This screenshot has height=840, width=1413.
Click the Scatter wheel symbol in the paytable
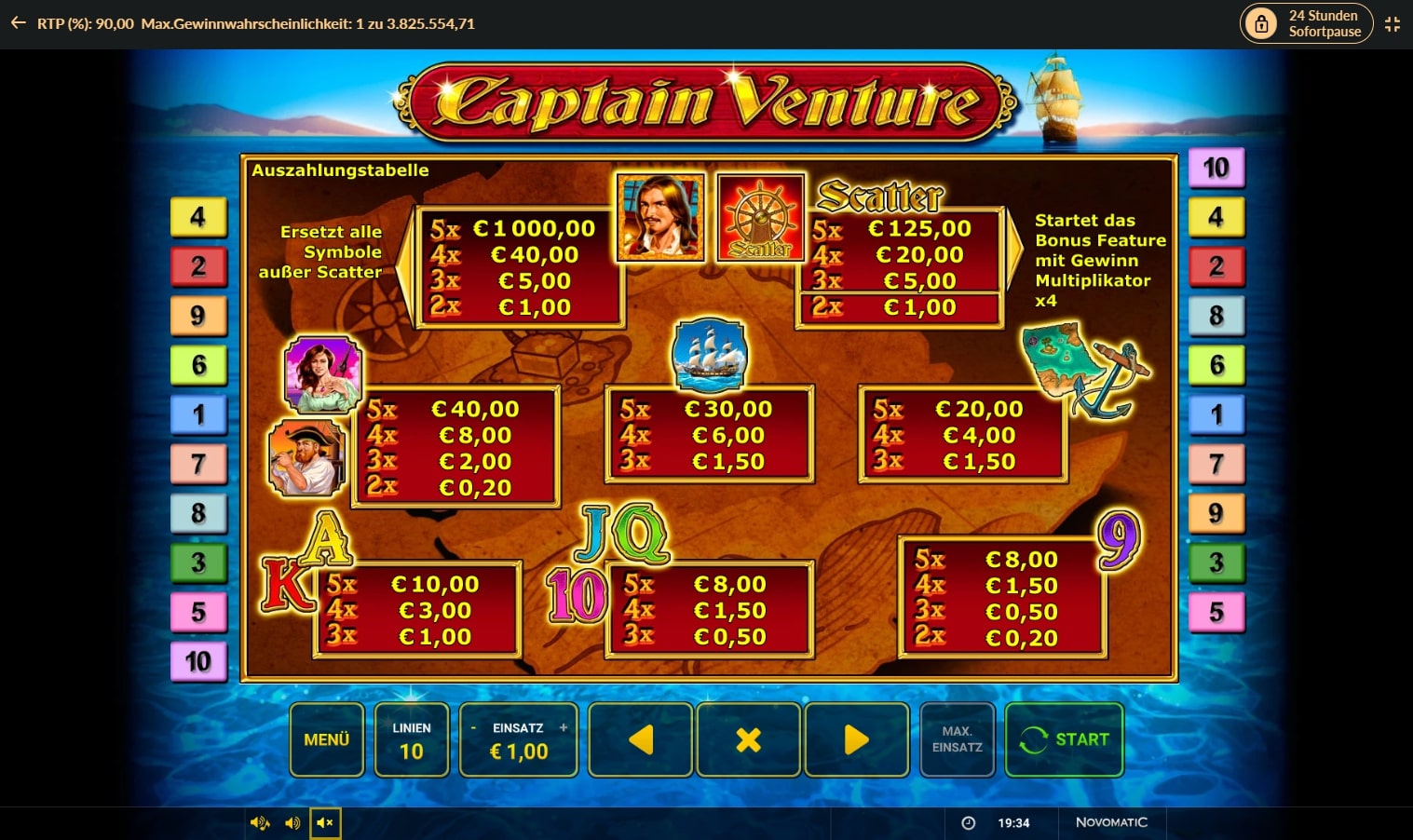760,216
